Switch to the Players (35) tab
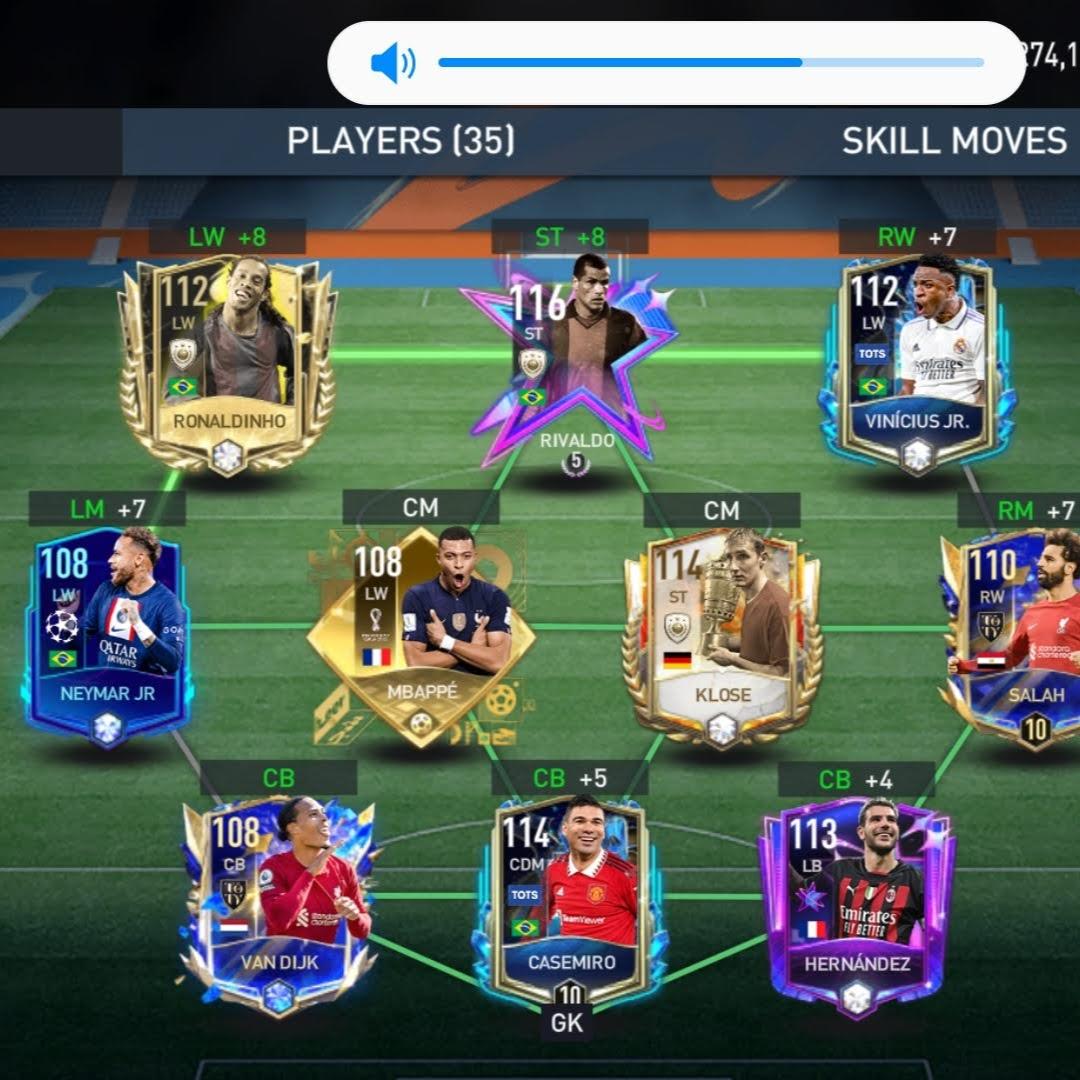The image size is (1080, 1080). point(401,141)
